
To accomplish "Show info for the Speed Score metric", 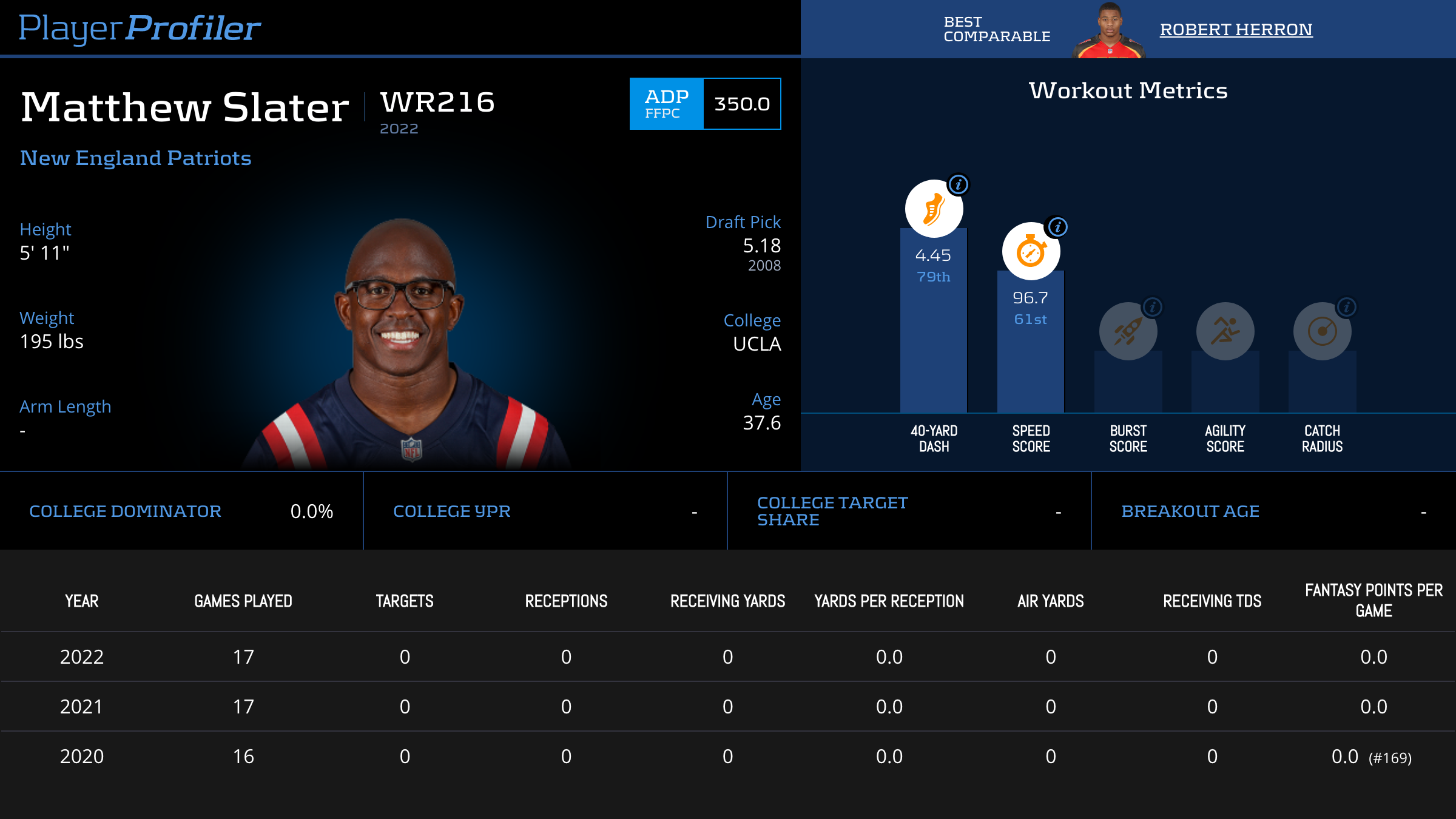I will [1058, 227].
